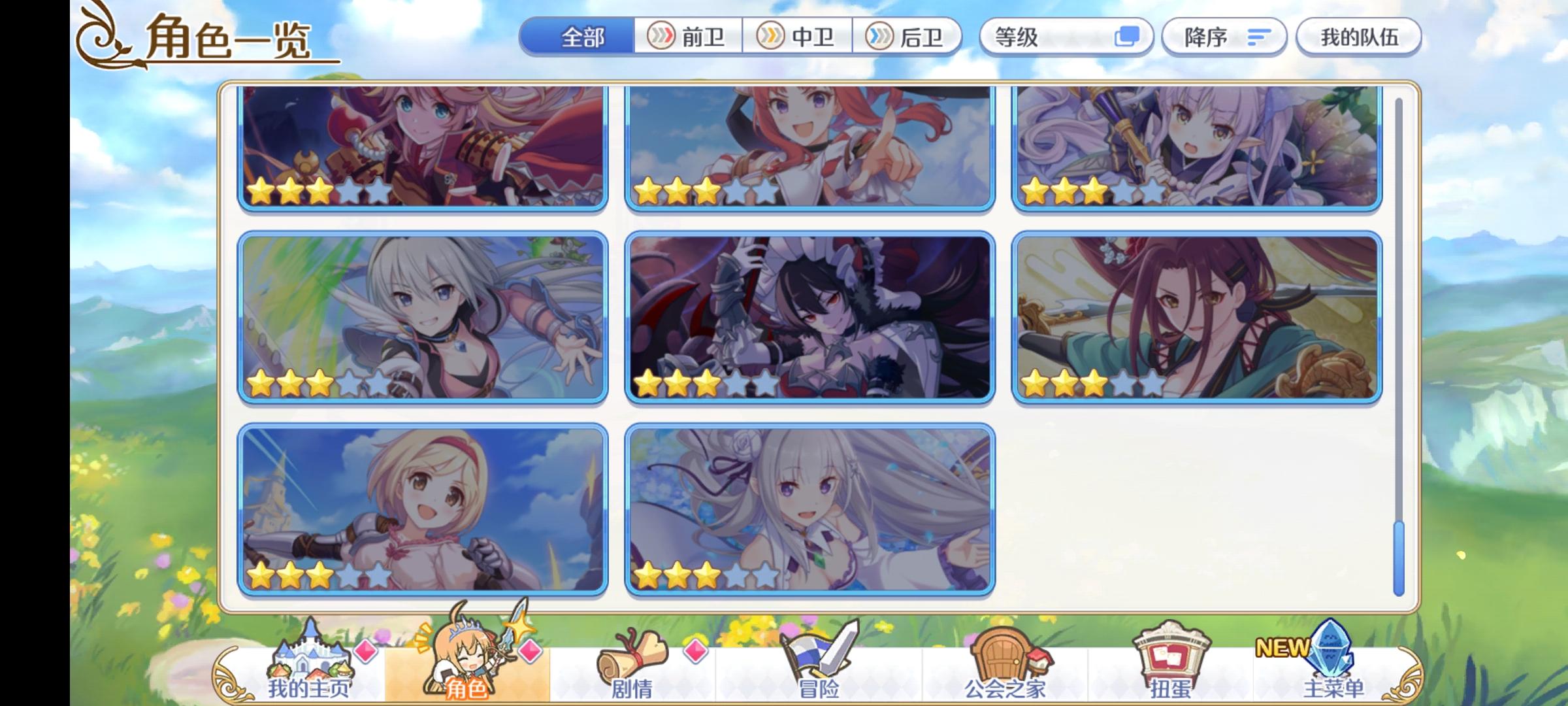Open the 我的队伍 my teams button
1568x706 pixels.
point(1358,37)
